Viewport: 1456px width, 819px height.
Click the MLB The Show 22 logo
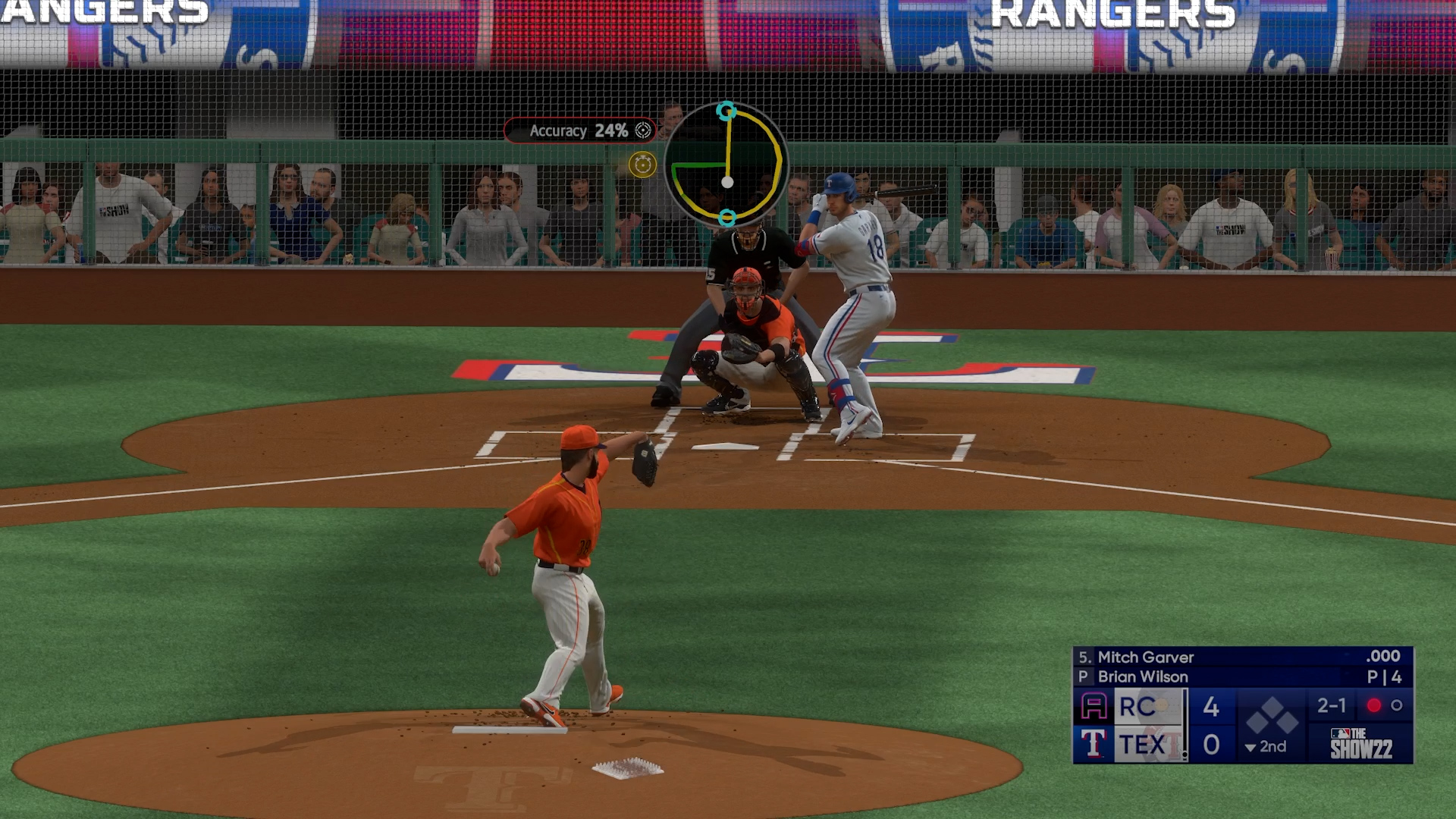[1363, 745]
